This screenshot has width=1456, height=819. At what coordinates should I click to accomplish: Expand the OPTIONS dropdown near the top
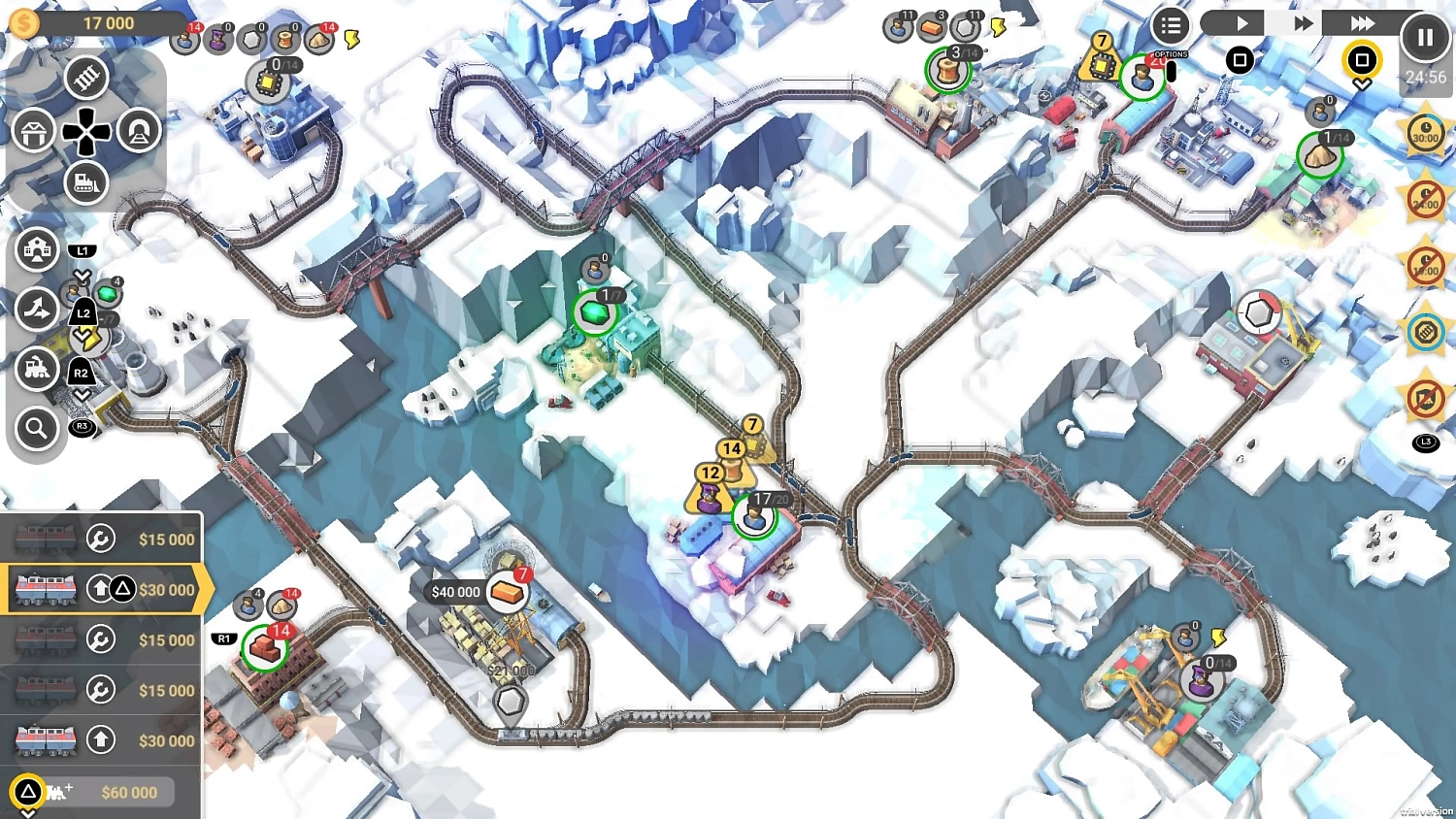1170,54
